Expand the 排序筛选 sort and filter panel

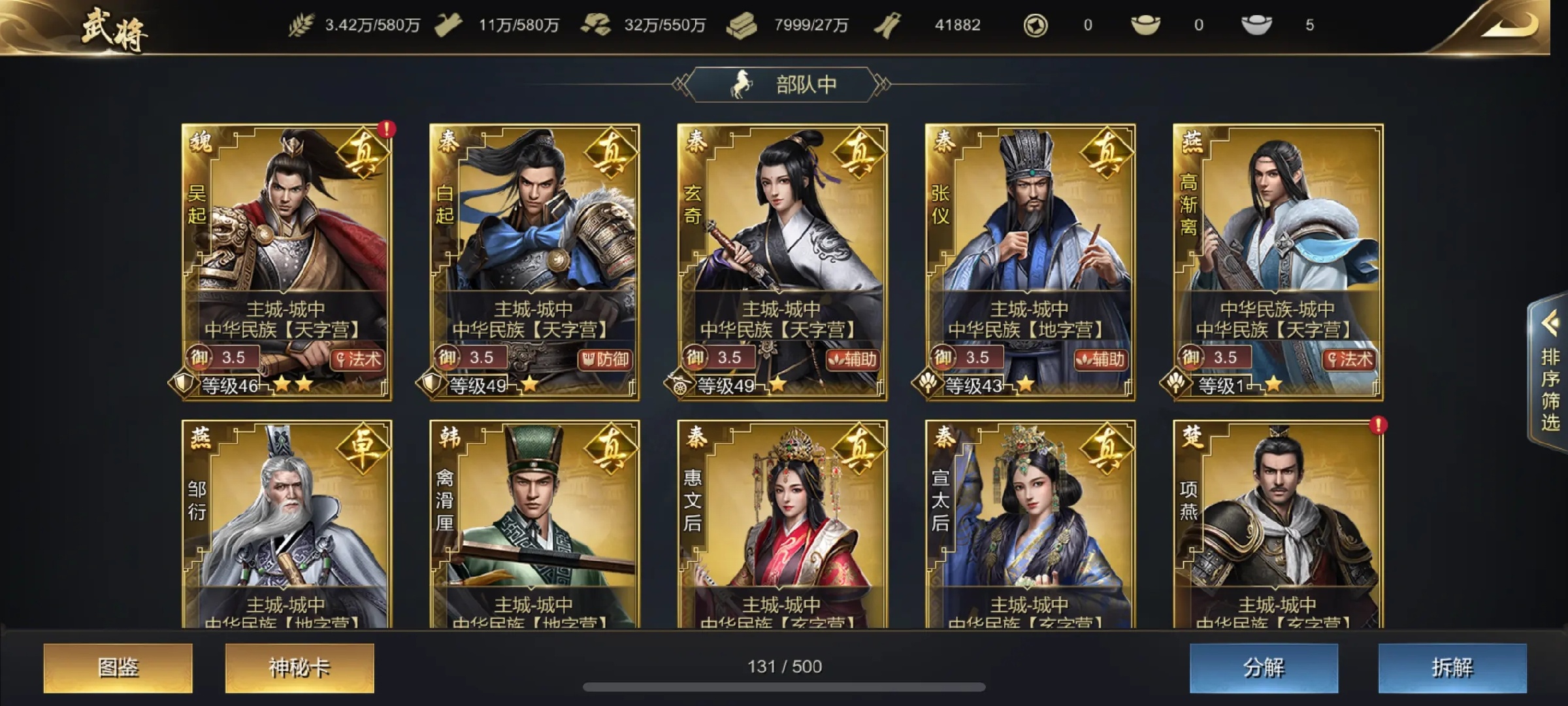click(x=1550, y=373)
